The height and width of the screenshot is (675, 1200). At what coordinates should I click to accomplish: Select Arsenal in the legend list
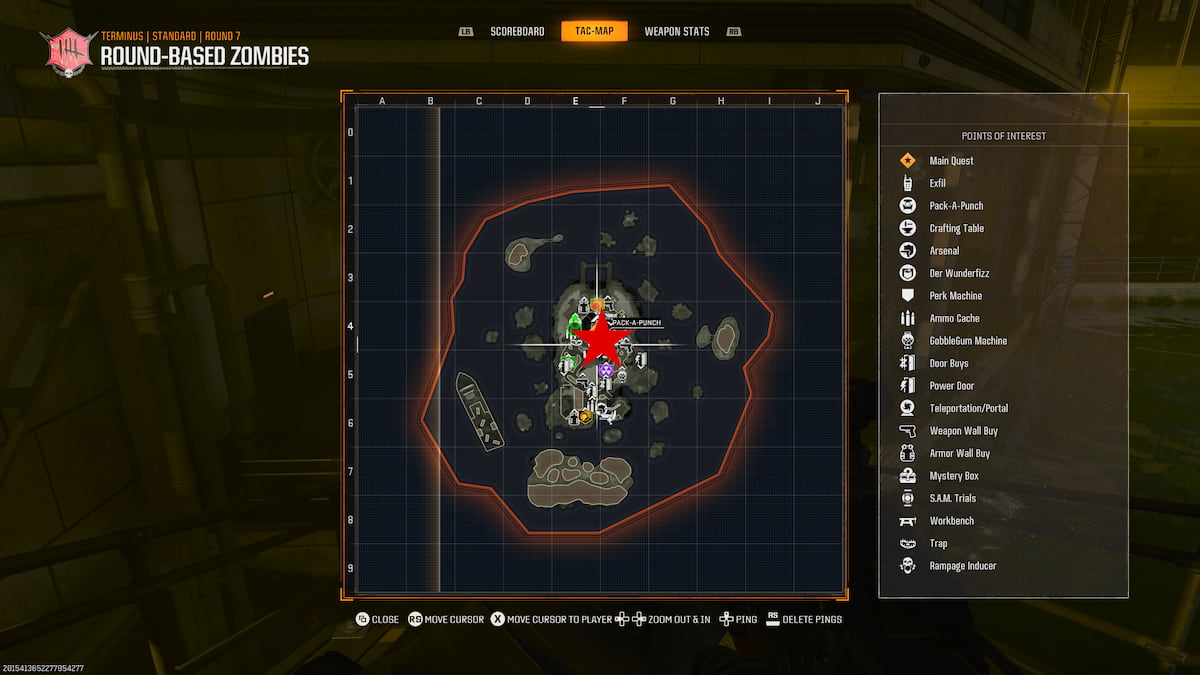(x=944, y=251)
